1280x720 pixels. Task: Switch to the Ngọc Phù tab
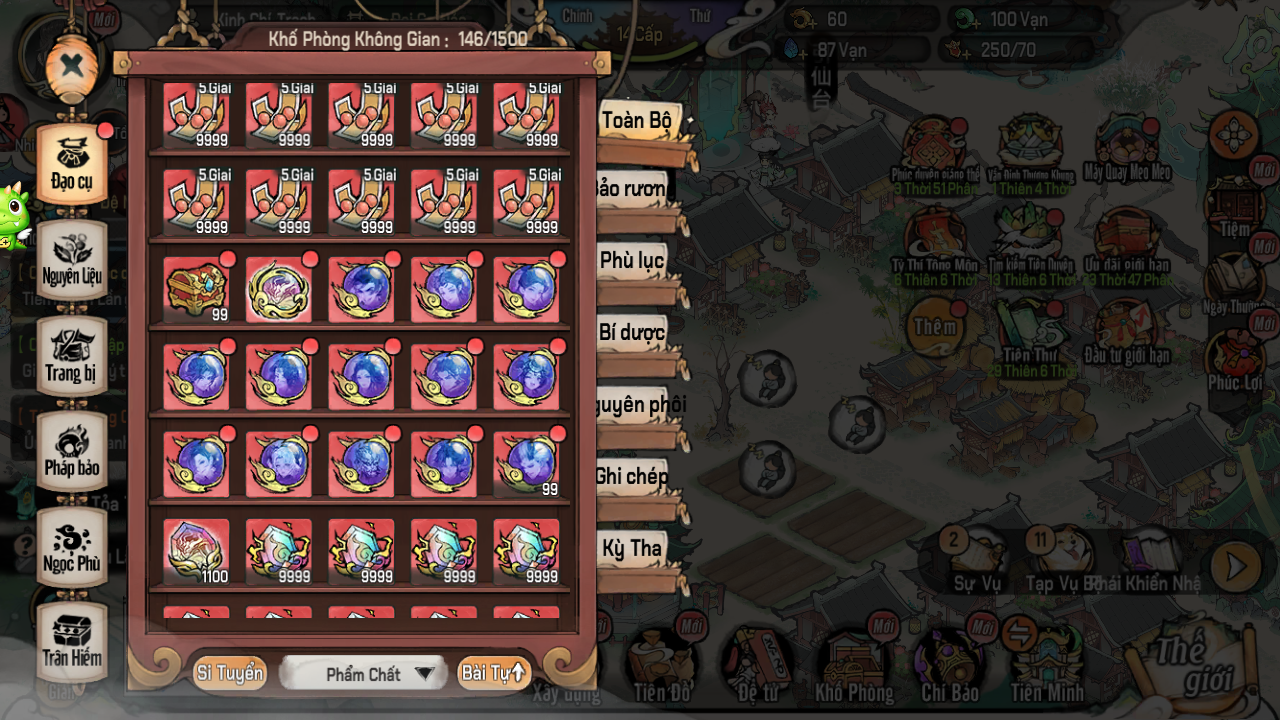72,546
